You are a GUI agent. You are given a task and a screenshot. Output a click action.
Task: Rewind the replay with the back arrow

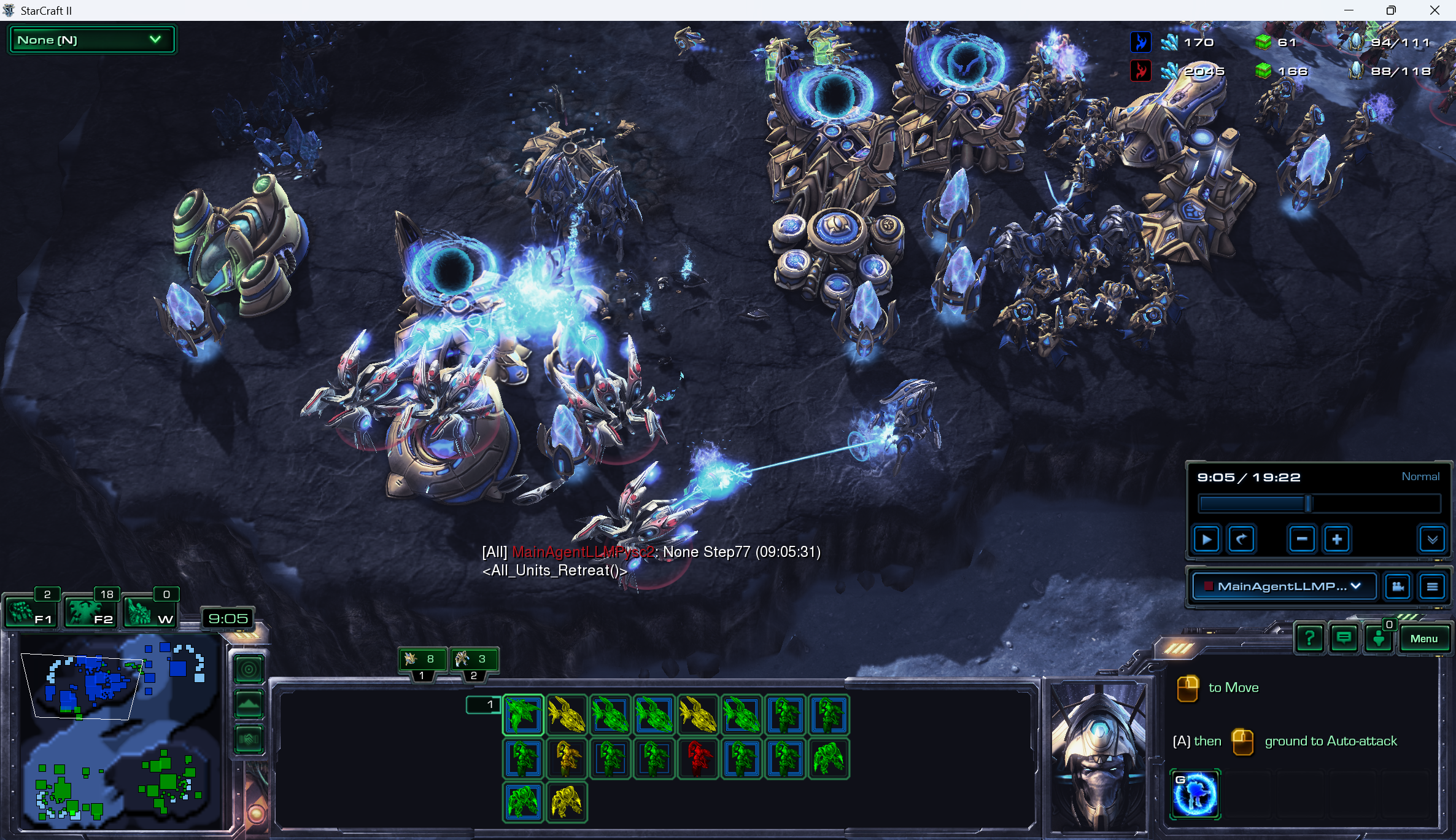click(1241, 540)
